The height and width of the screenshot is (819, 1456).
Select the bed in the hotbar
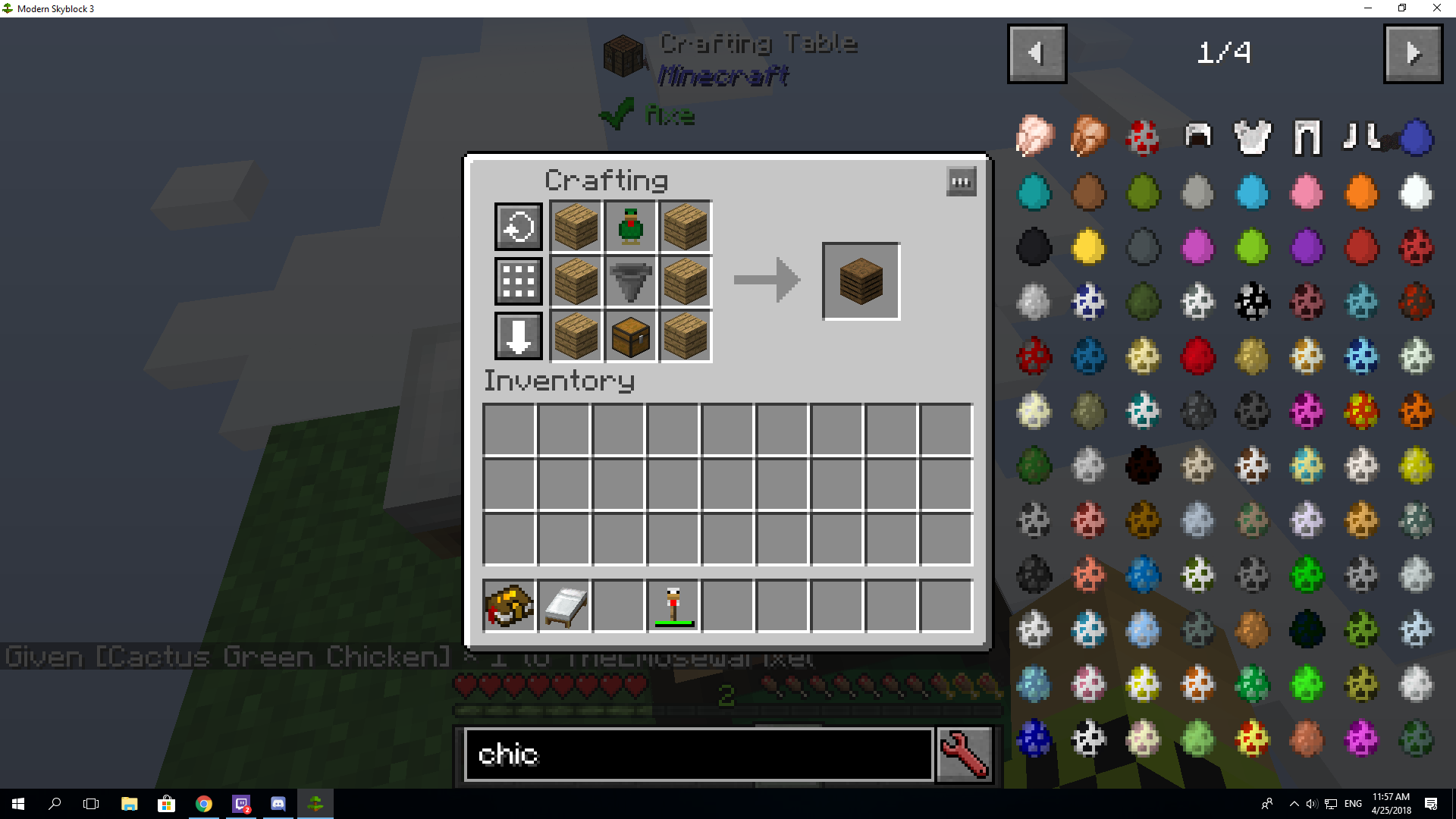pos(564,604)
